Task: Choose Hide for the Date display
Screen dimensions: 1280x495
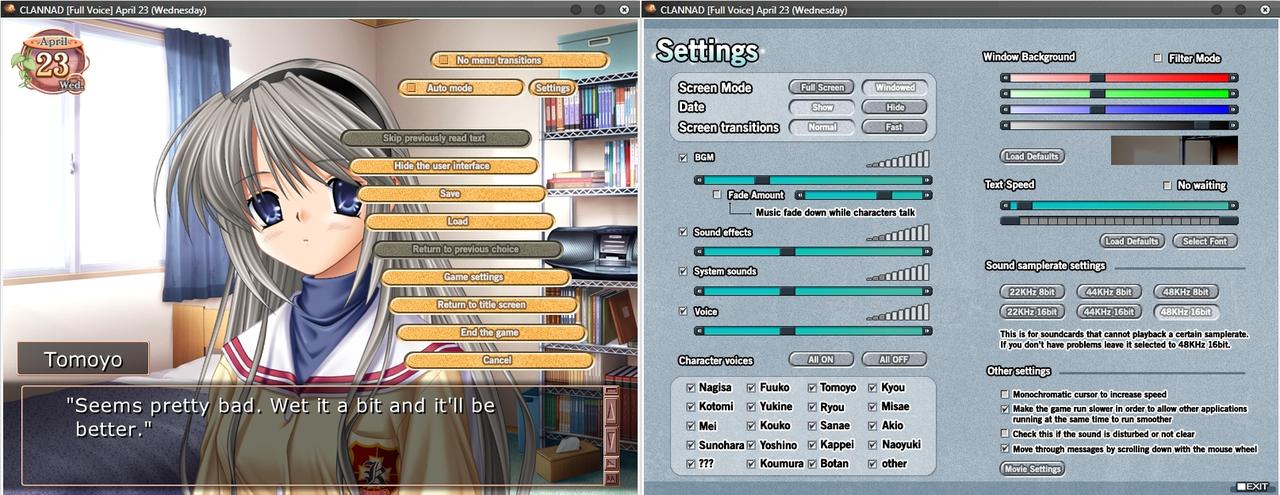Action: tap(894, 107)
